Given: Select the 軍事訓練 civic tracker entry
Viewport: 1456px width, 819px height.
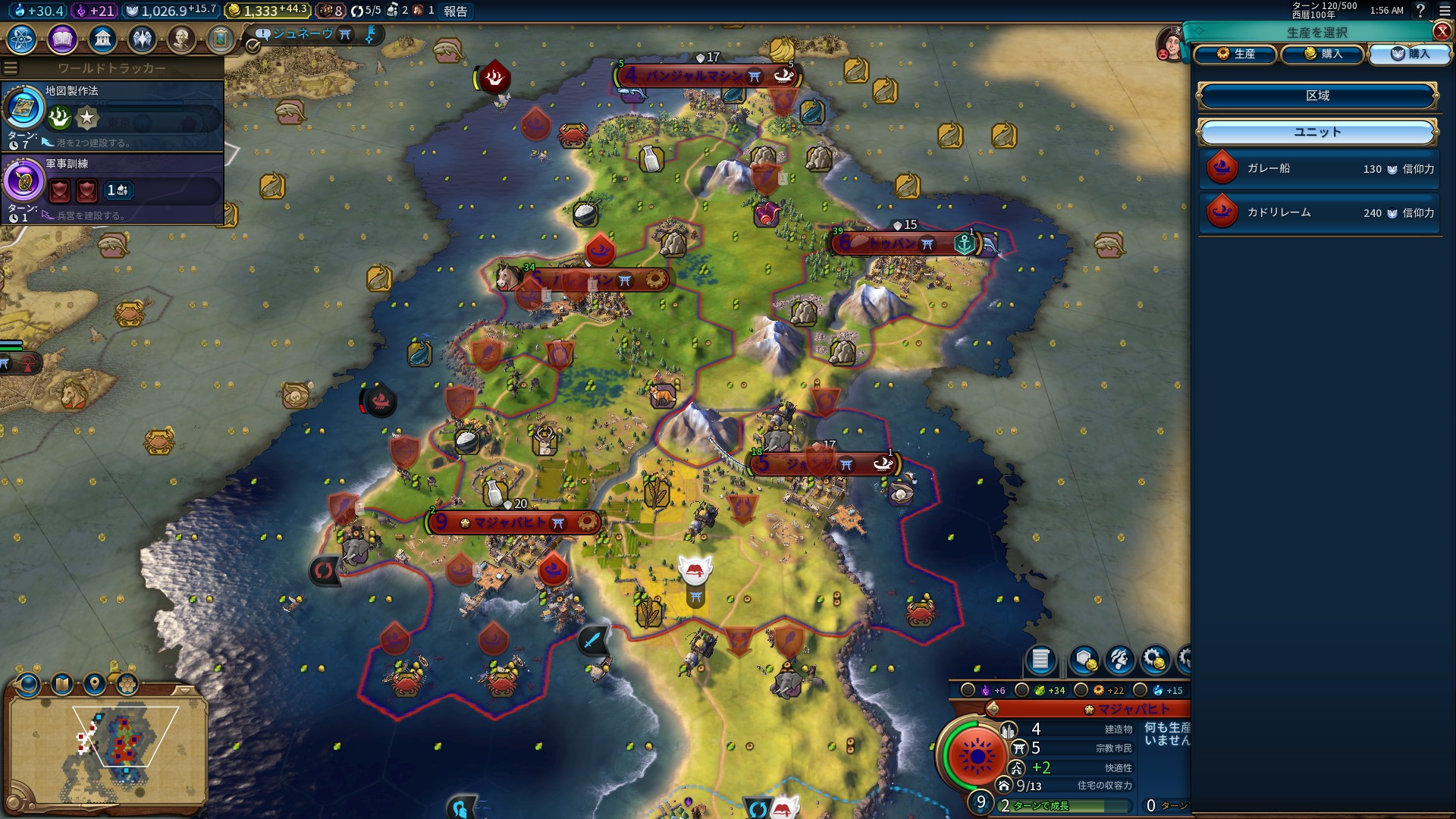Looking at the screenshot, I should [x=112, y=188].
